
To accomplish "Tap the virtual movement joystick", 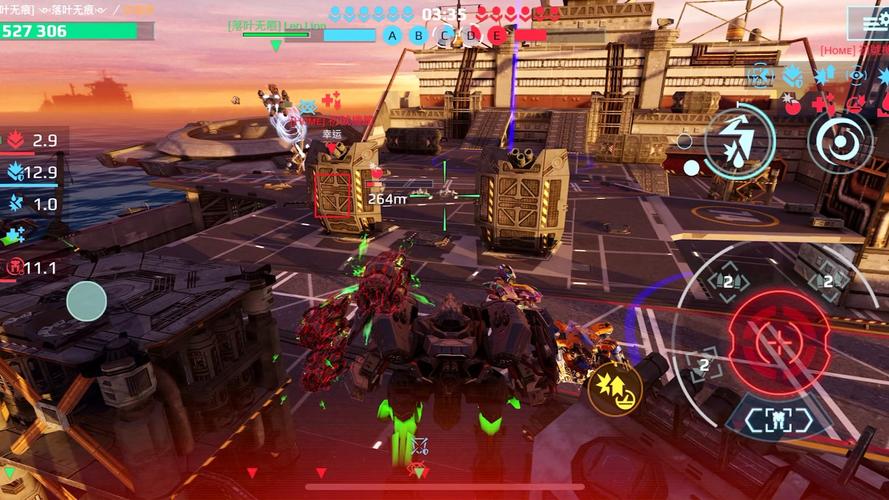I will [87, 301].
